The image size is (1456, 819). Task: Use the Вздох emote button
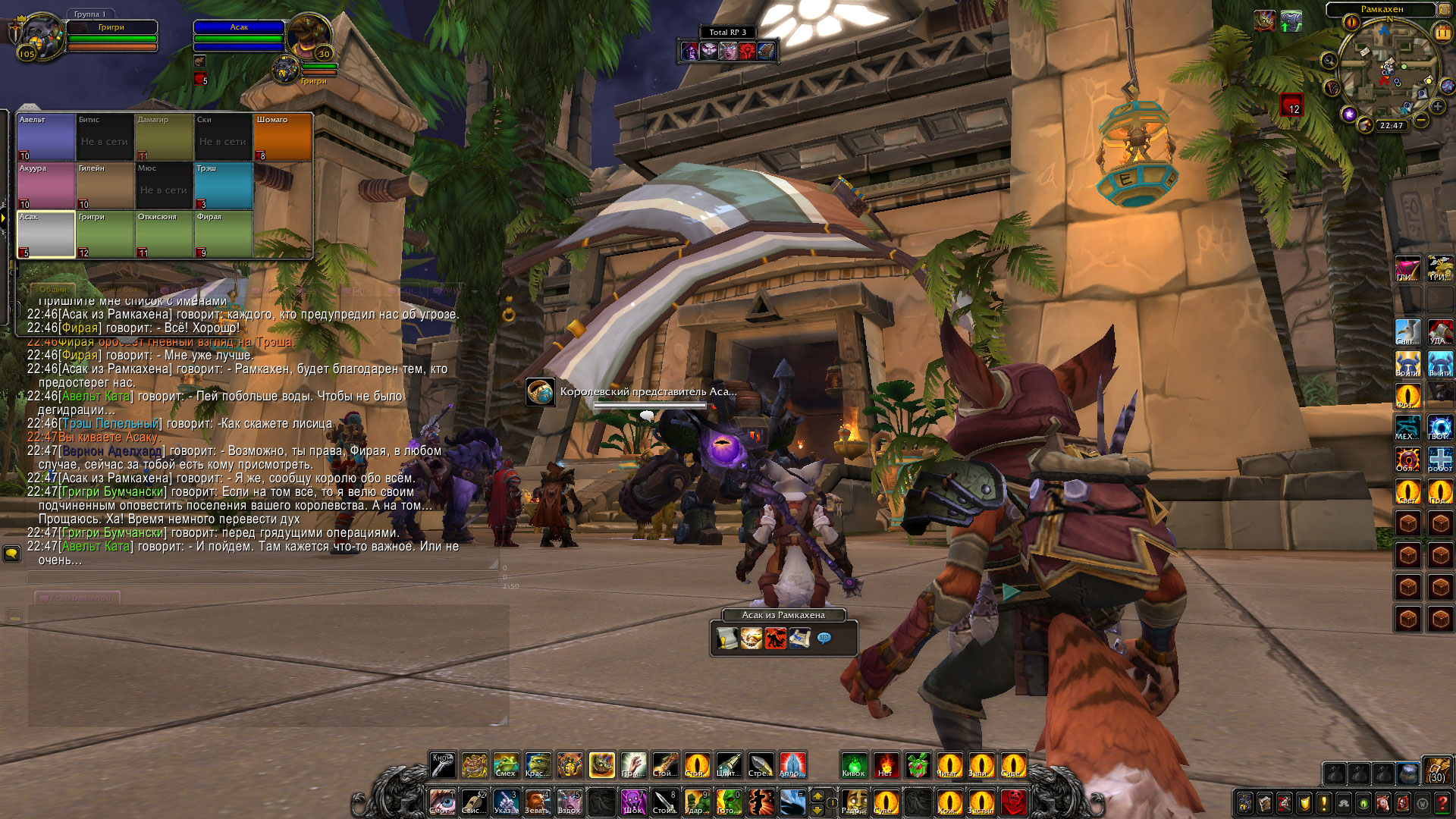[x=569, y=802]
